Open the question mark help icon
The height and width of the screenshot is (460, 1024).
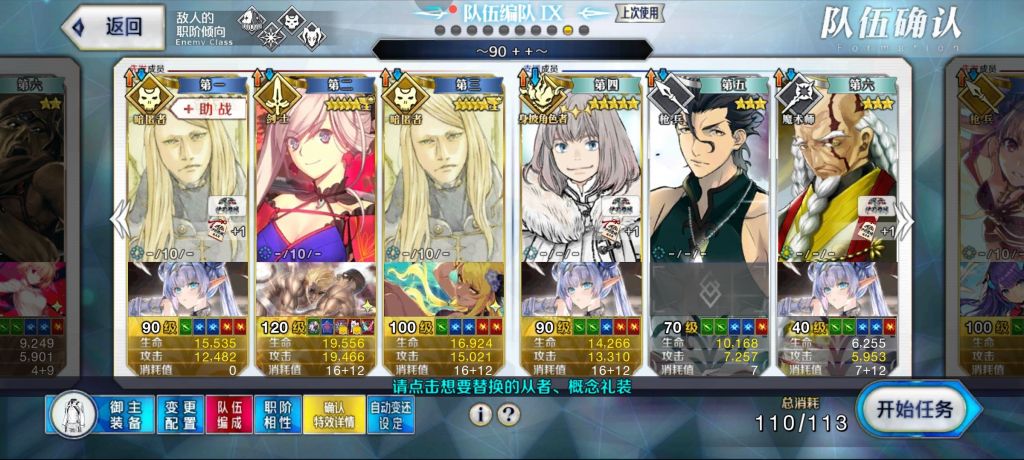[x=509, y=414]
